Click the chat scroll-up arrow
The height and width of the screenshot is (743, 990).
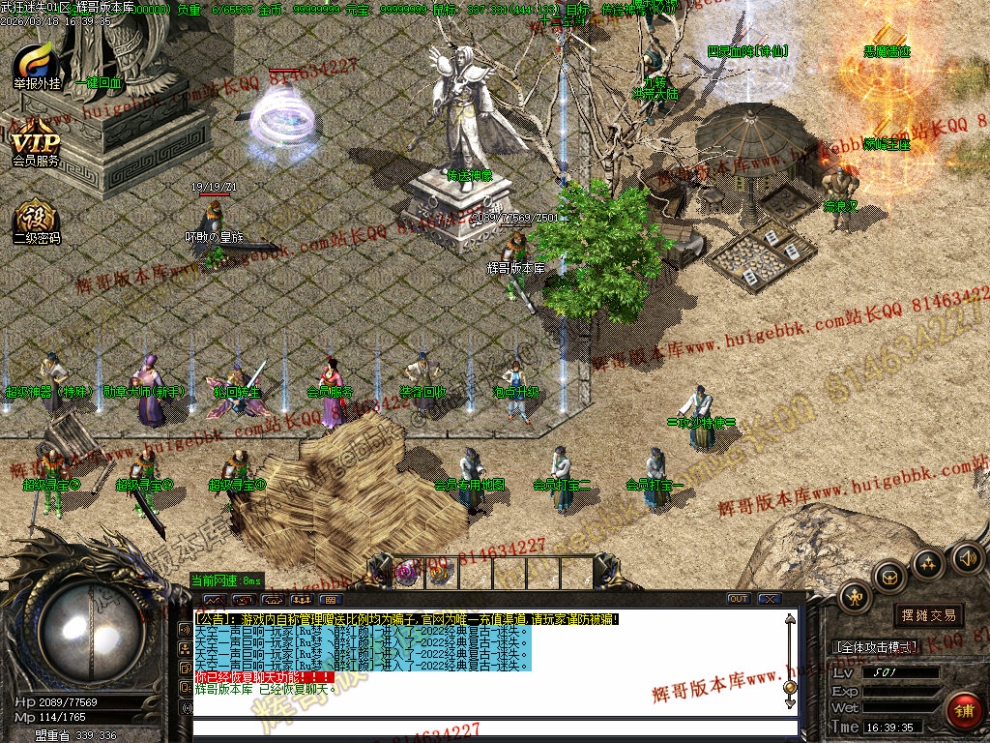click(790, 621)
